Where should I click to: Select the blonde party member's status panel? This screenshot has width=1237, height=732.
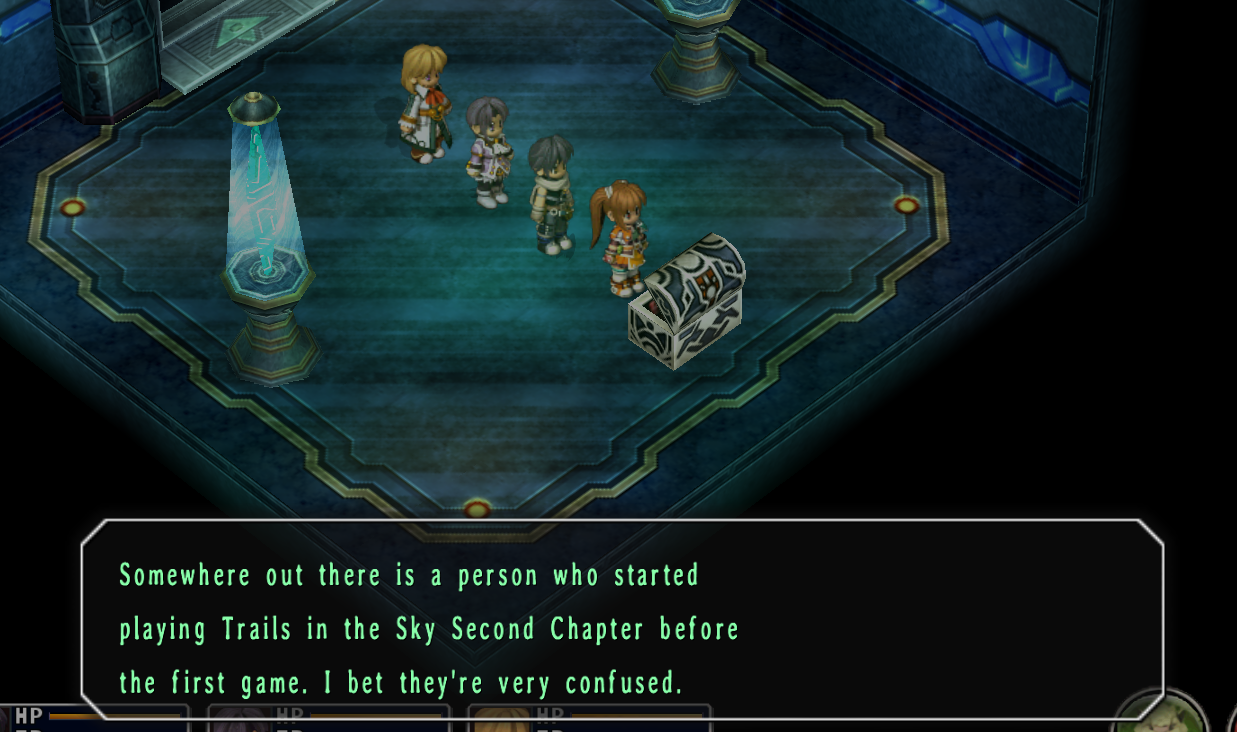589,718
